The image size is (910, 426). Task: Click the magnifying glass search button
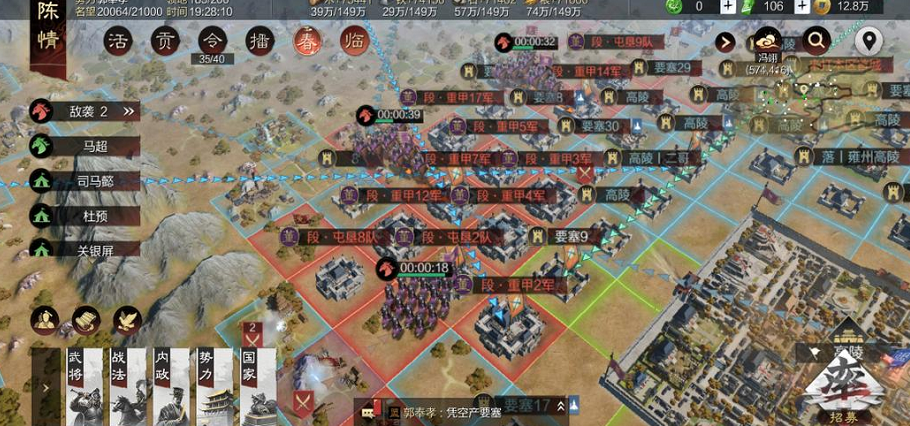(x=817, y=41)
